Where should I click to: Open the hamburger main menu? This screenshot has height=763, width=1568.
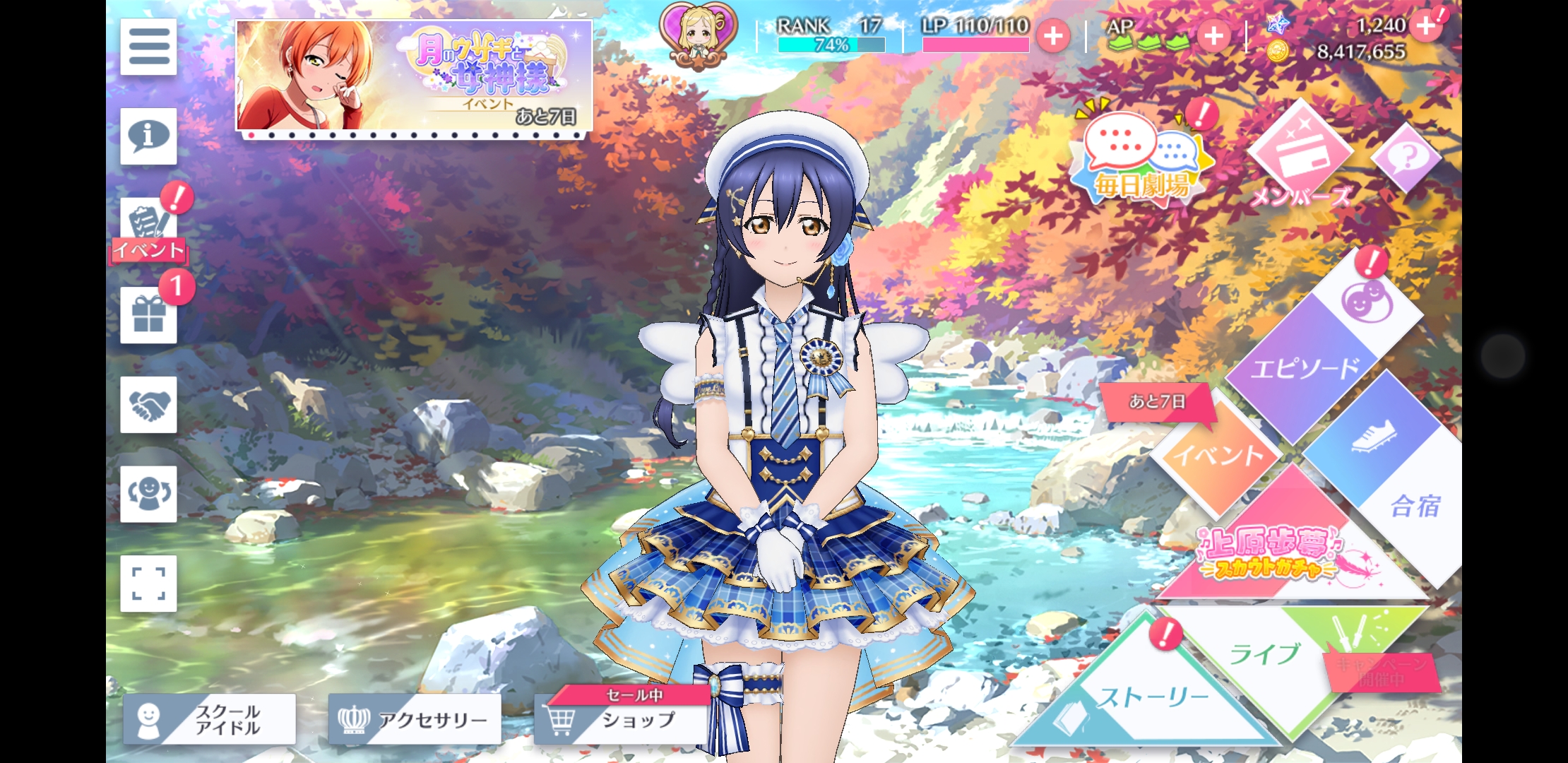[x=148, y=47]
